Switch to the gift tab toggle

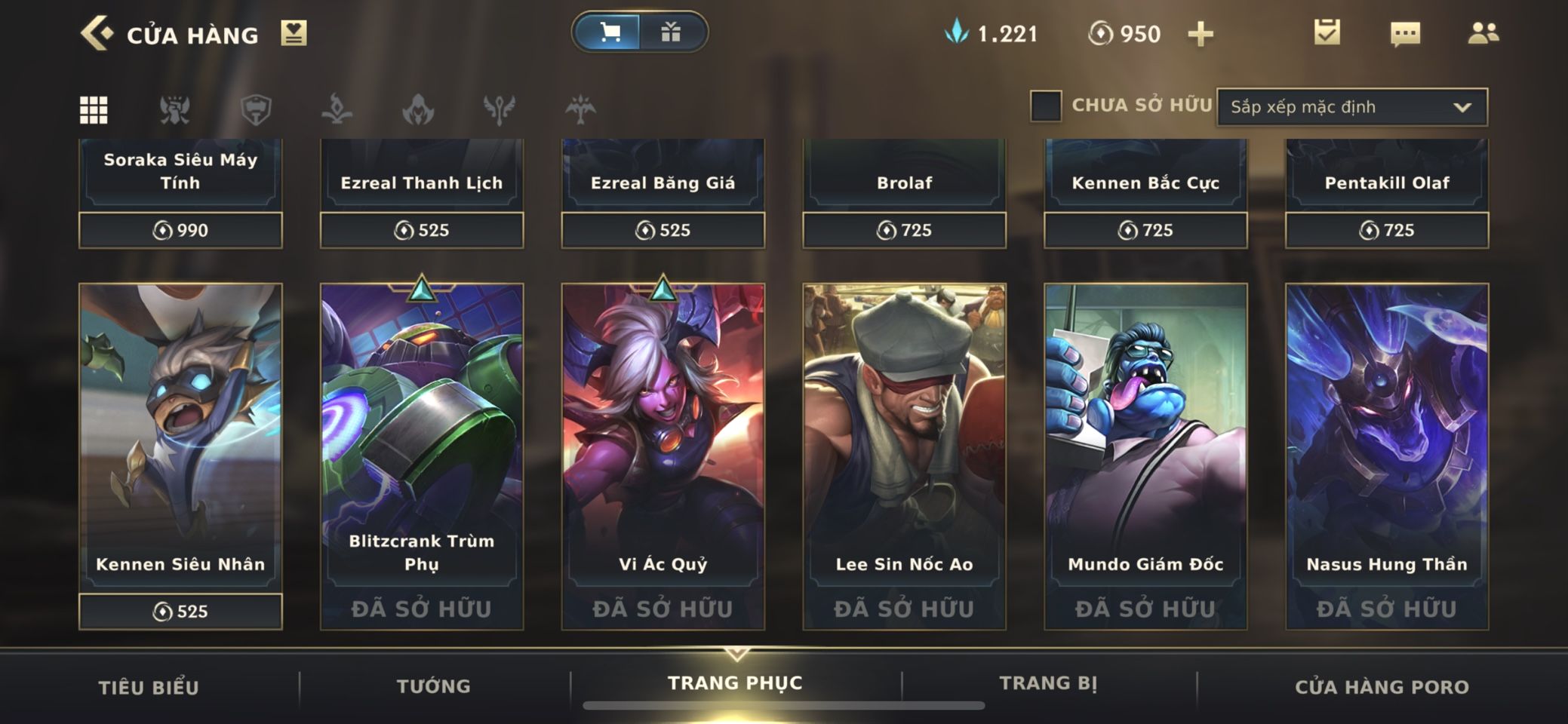(671, 32)
